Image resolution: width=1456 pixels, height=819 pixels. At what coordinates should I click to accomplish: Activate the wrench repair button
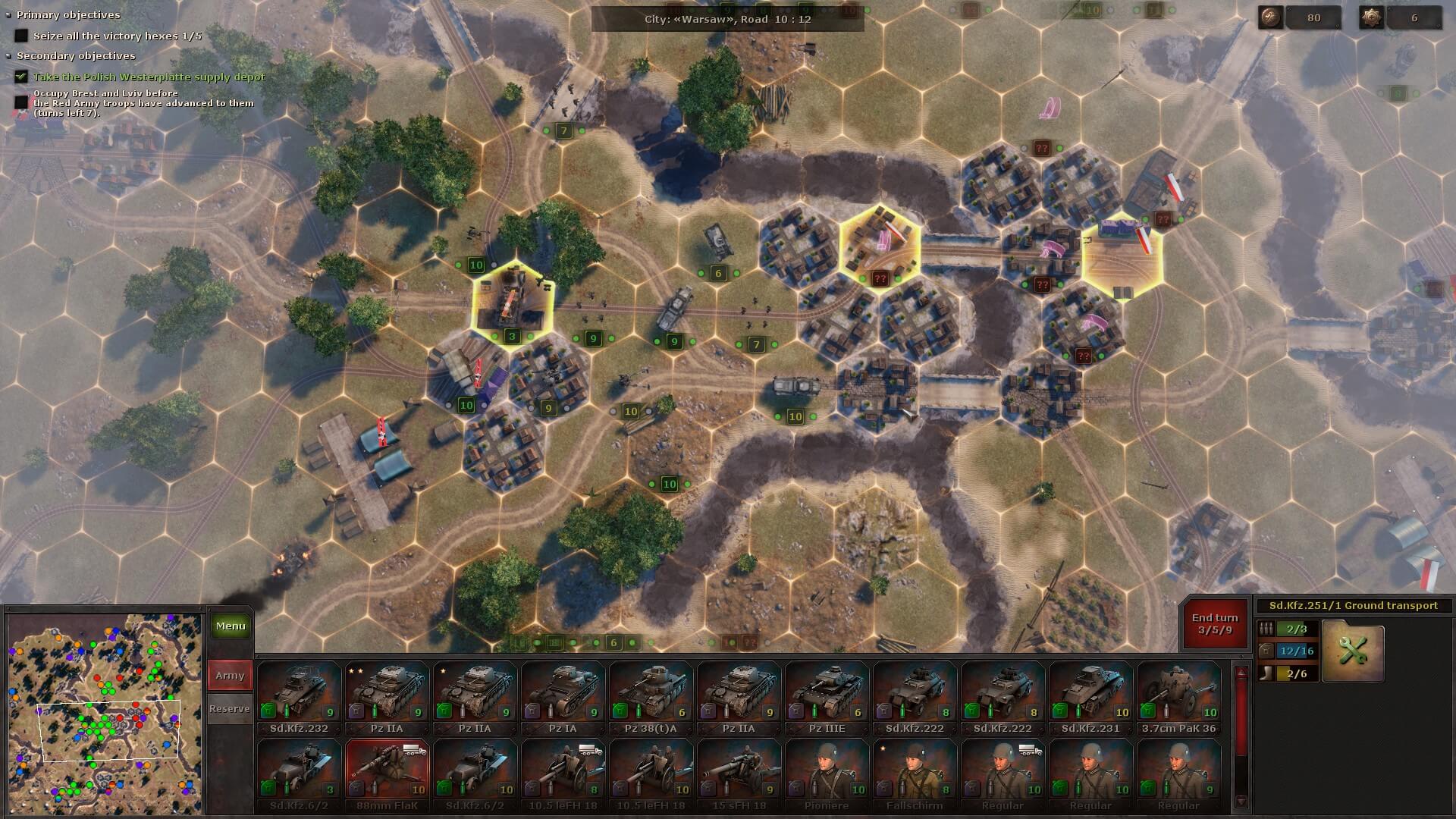tap(1353, 651)
